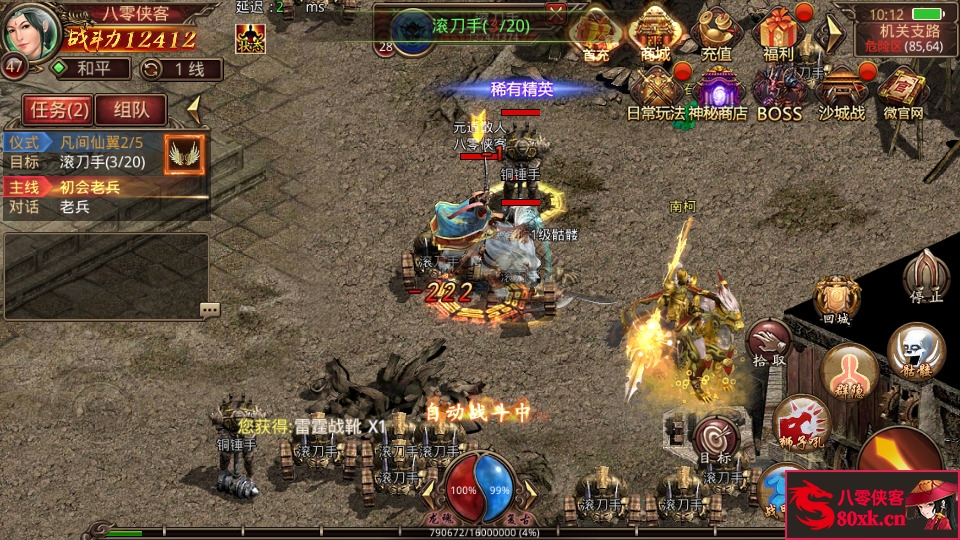Image resolution: width=960 pixels, height=540 pixels.
Task: Toggle the 和平 peace attack mode
Action: 92,69
